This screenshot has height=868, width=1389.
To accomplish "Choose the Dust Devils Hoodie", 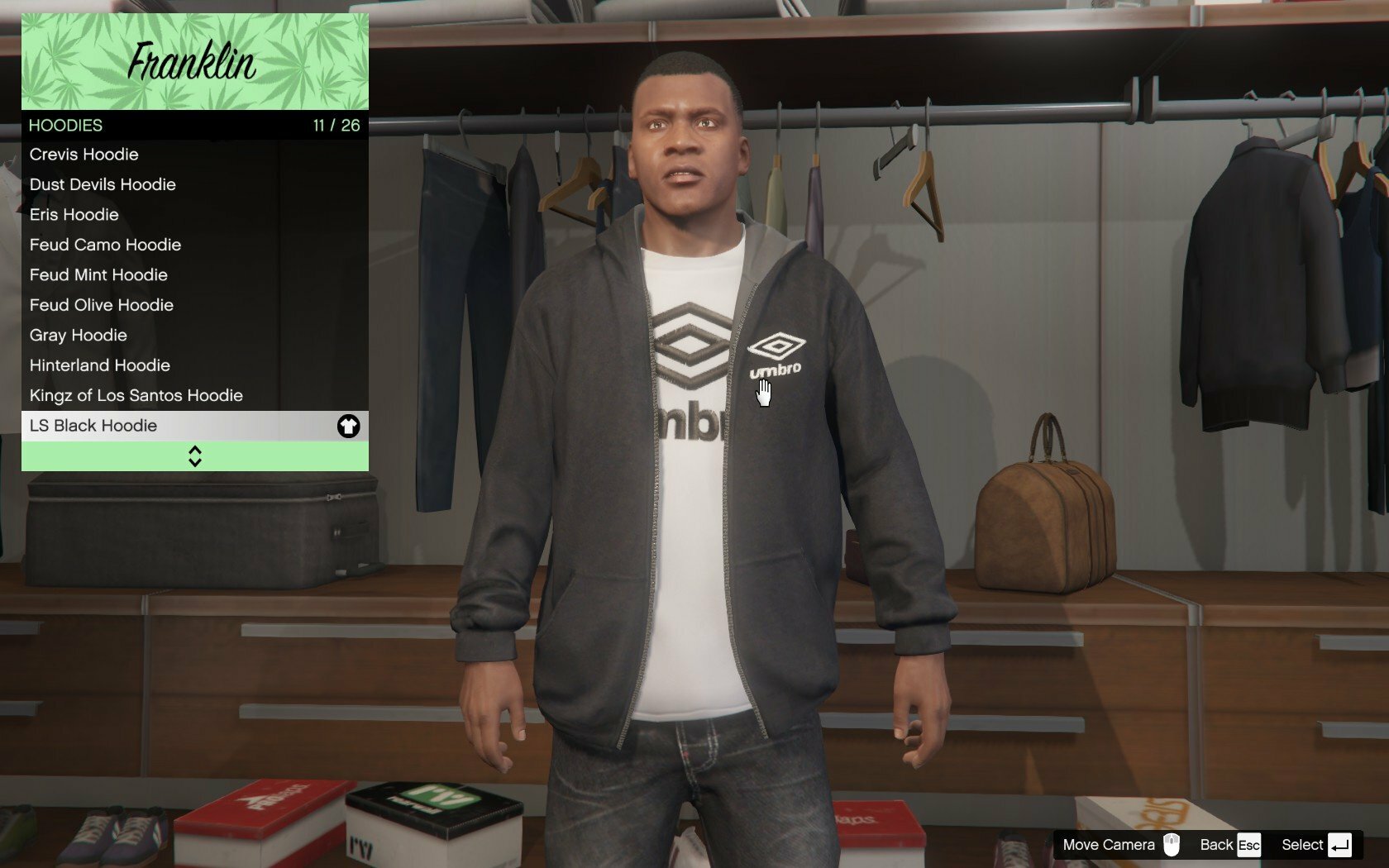I will coord(194,184).
